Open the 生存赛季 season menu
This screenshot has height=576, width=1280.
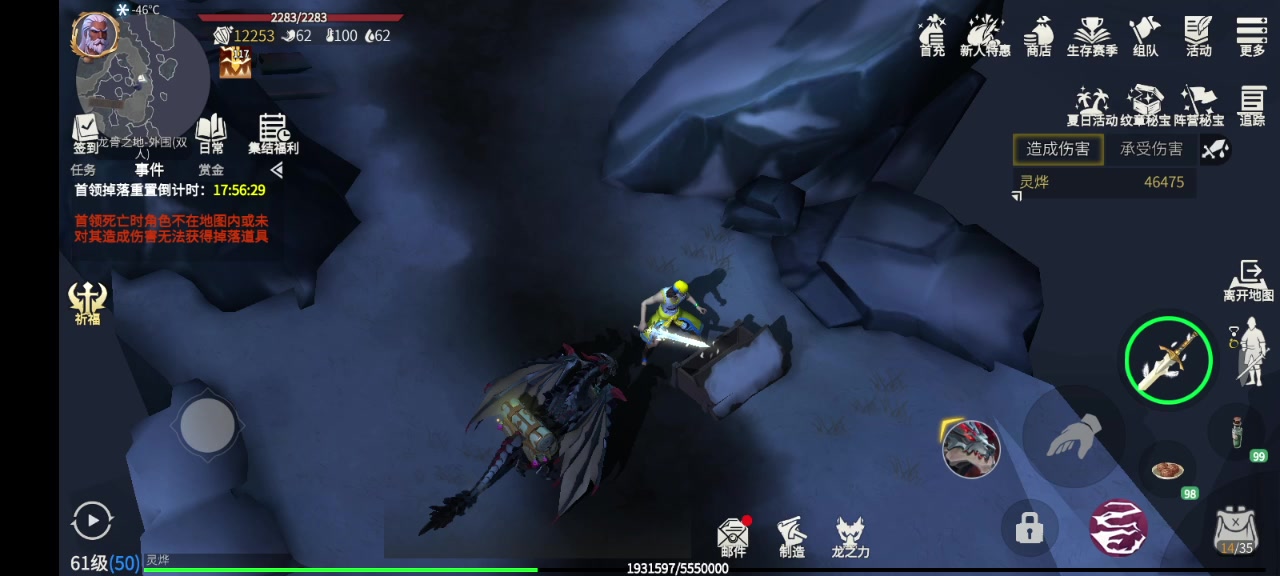coord(1092,35)
